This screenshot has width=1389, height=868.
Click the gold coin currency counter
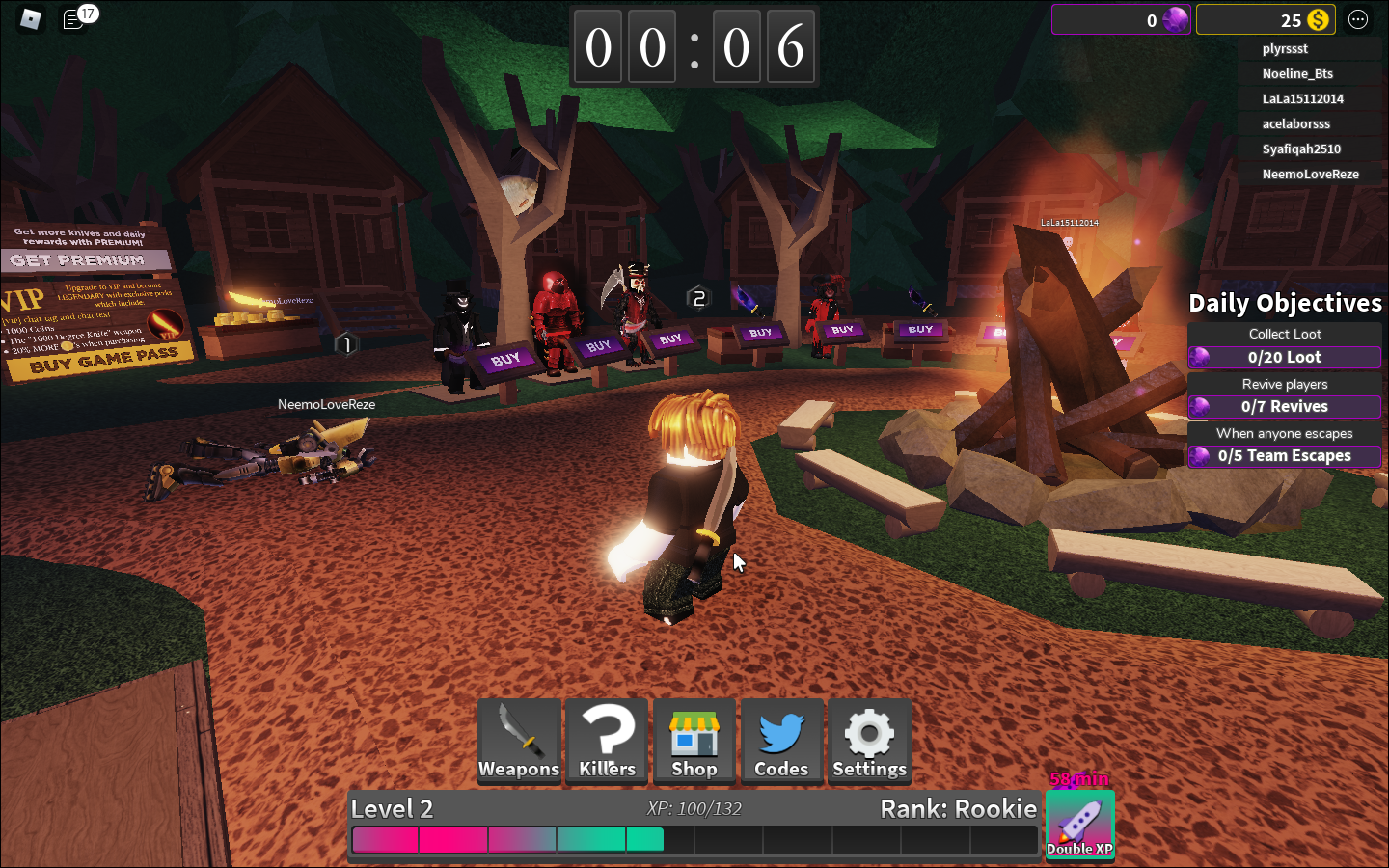pyautogui.click(x=1266, y=20)
